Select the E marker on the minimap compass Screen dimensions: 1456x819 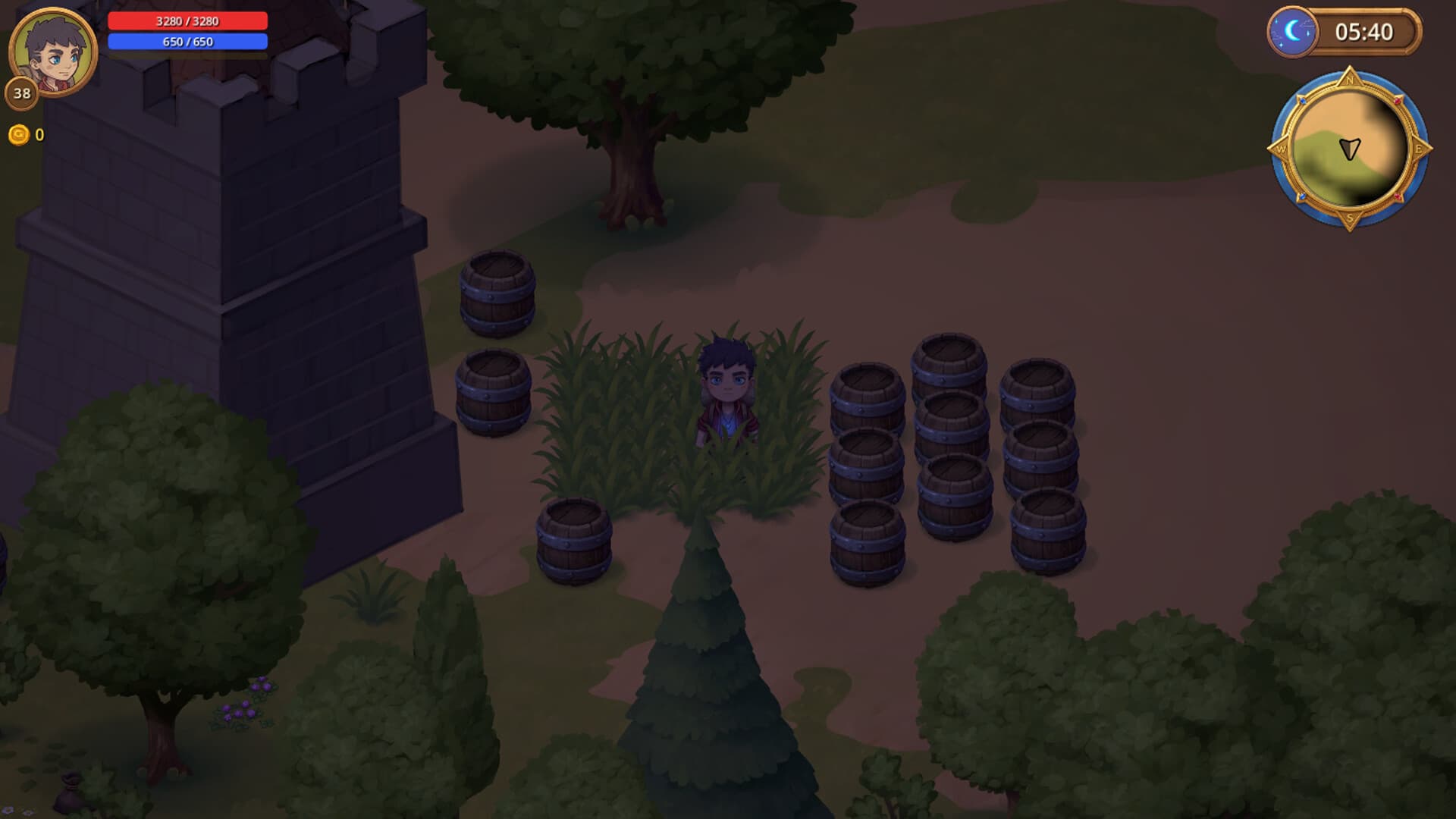[1419, 149]
